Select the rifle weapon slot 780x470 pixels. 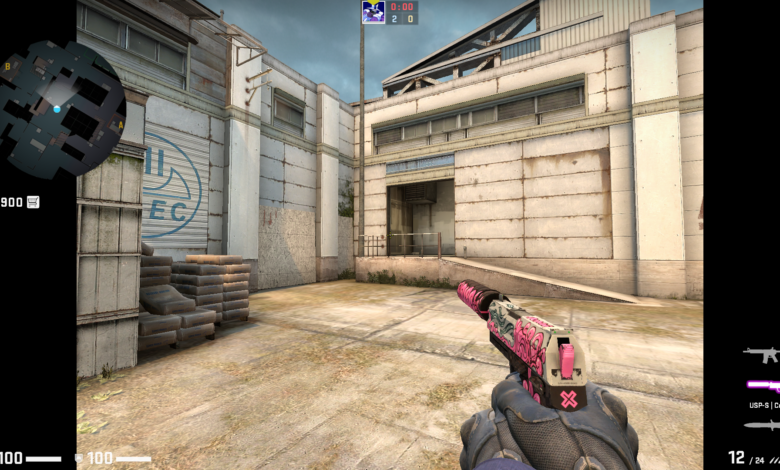(x=761, y=354)
